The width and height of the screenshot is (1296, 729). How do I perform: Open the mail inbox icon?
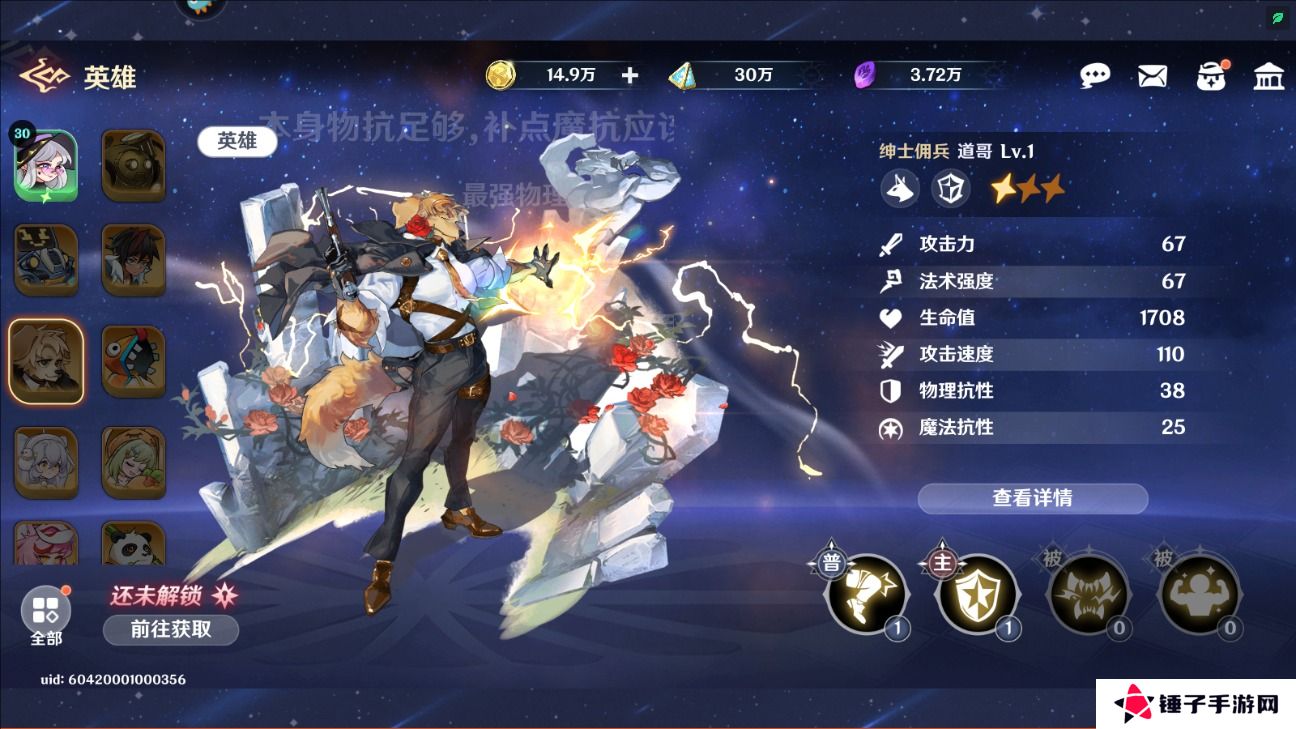point(1152,75)
